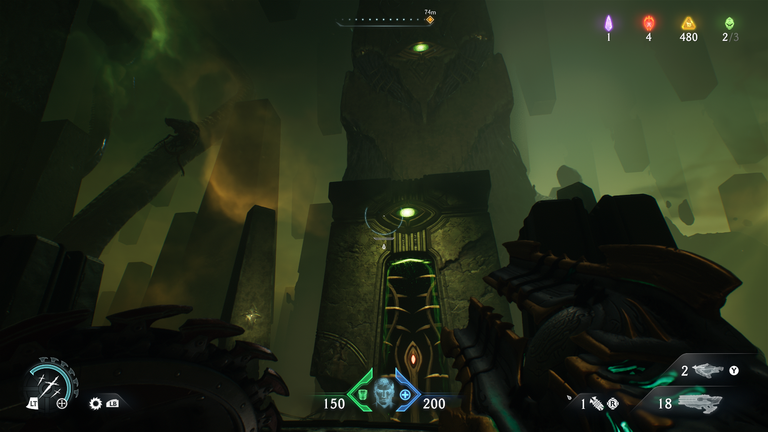Click the green shield icon beside the portrait
Screen dimensions: 768x432
(x=363, y=394)
